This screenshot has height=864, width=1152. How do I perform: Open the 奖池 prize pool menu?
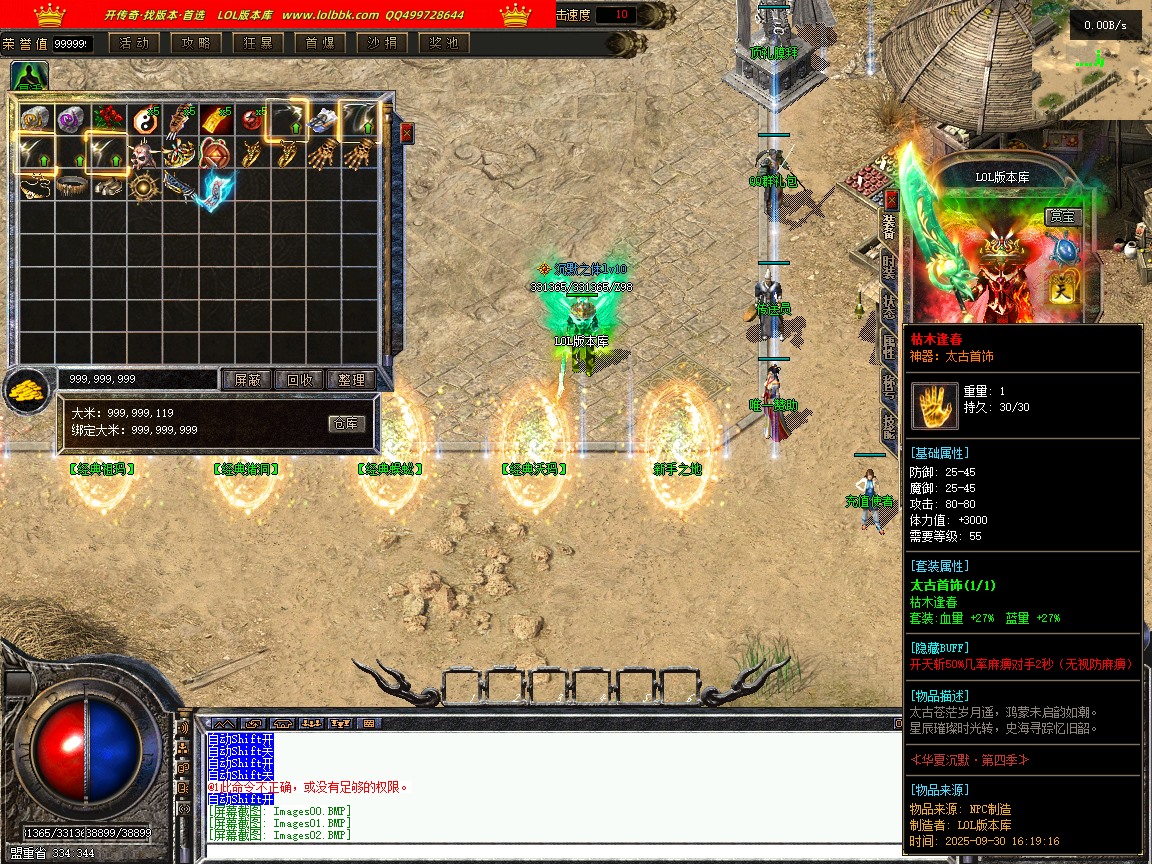coord(444,43)
